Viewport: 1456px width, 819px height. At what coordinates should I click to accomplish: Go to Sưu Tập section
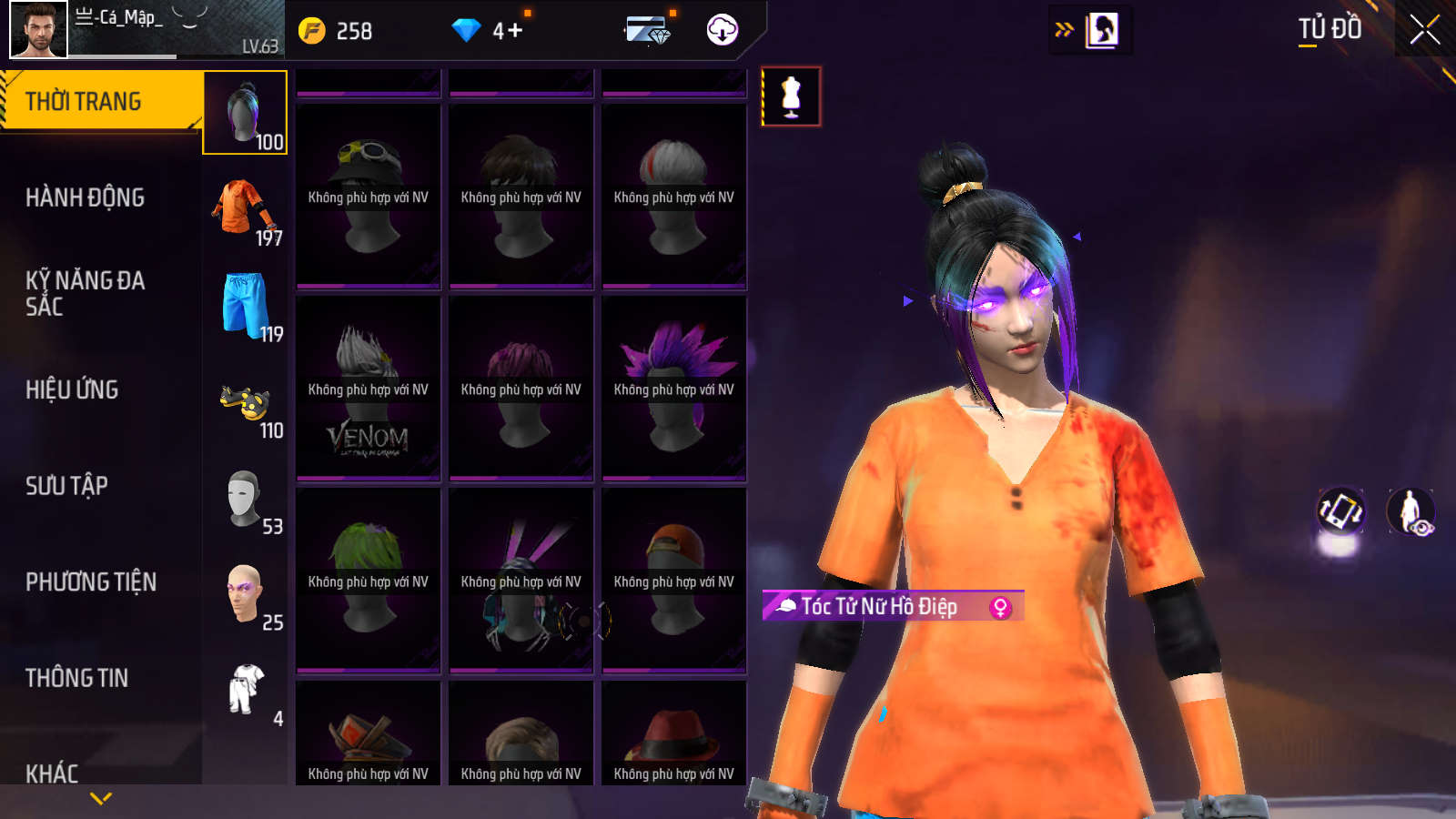click(x=66, y=486)
